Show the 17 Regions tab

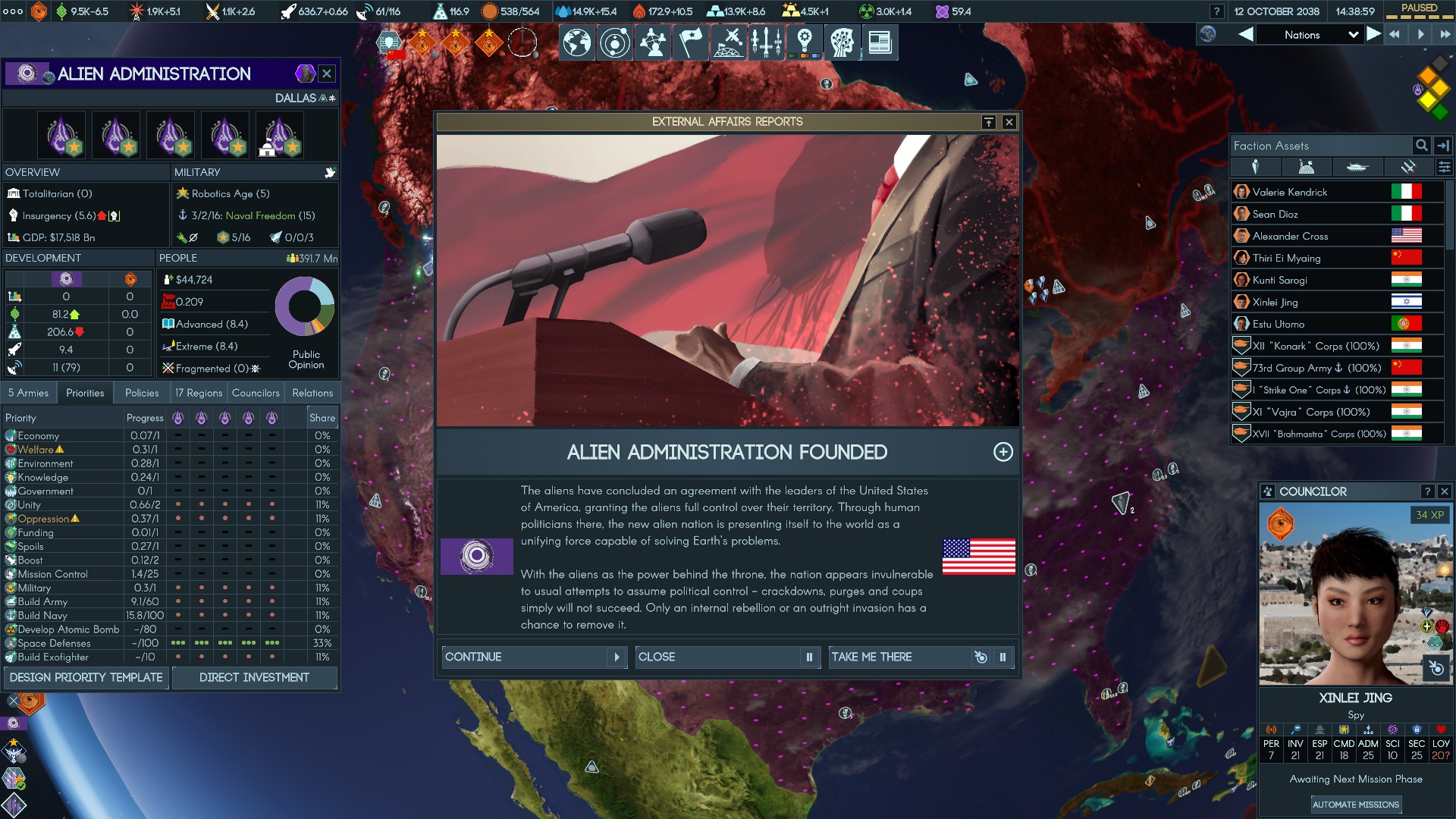[x=199, y=393]
